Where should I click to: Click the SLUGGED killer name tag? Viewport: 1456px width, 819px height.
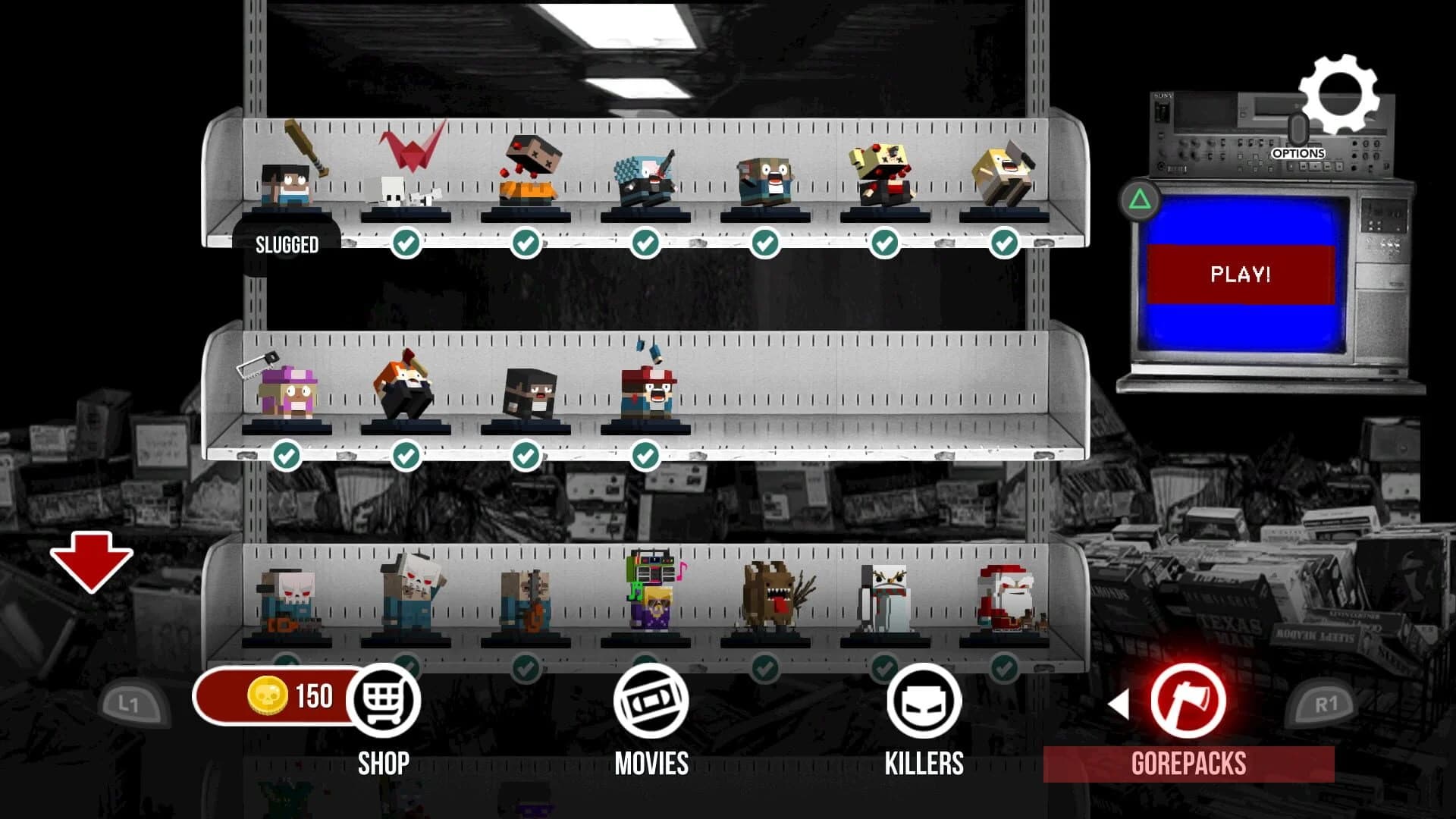click(286, 245)
